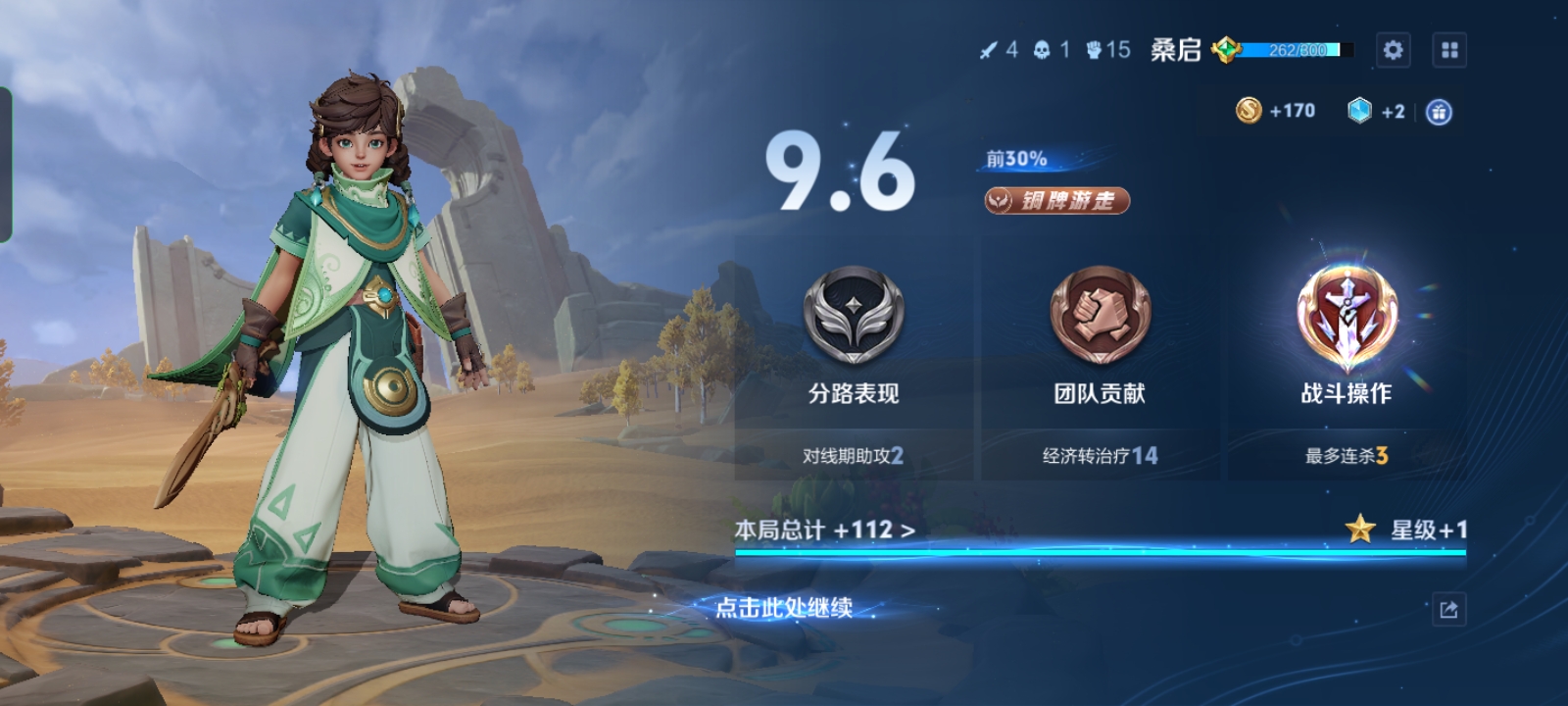Tap 点击此处继续 to continue
This screenshot has height=706, width=1568.
783,608
